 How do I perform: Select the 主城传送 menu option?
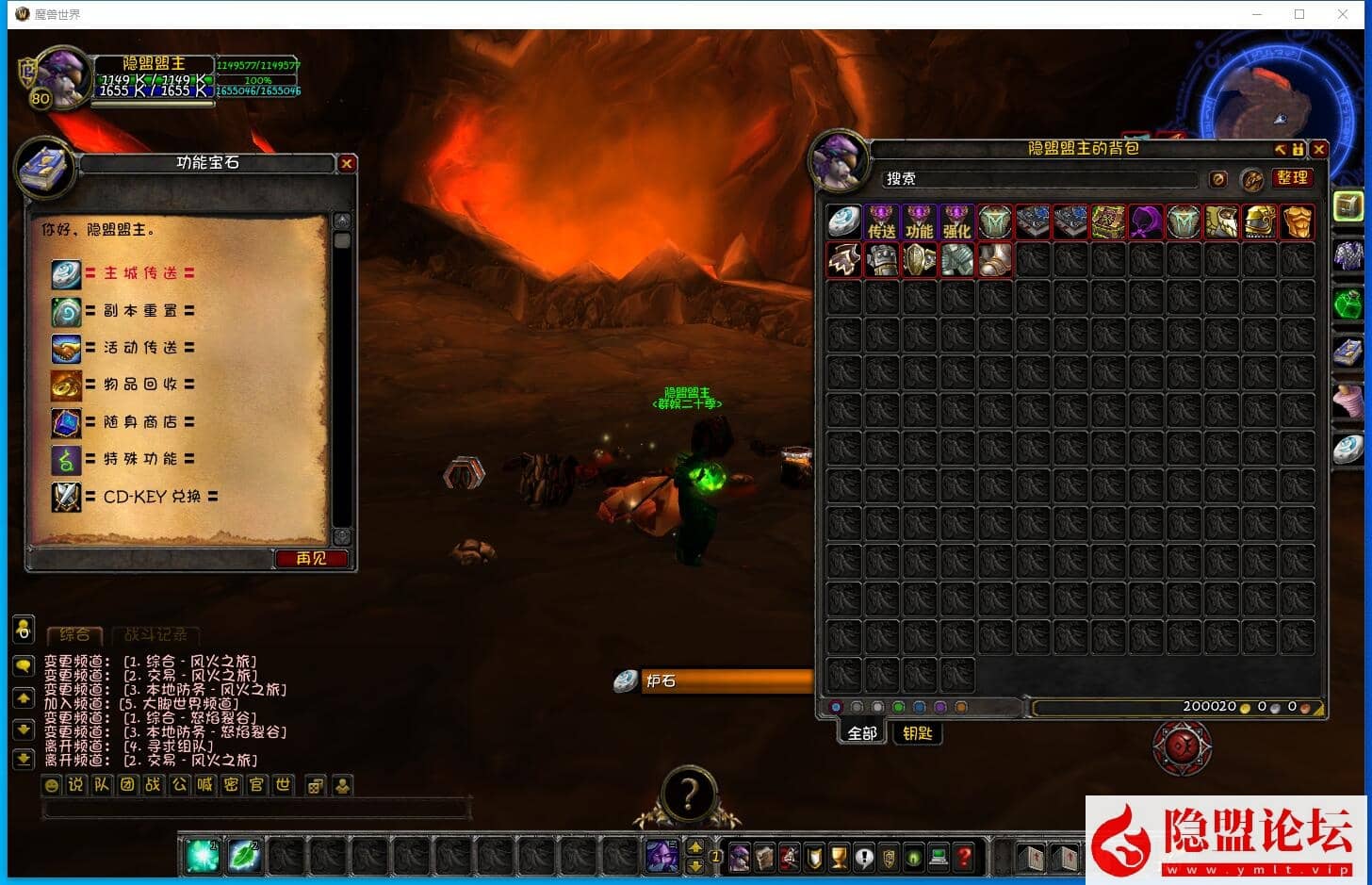pyautogui.click(x=139, y=273)
